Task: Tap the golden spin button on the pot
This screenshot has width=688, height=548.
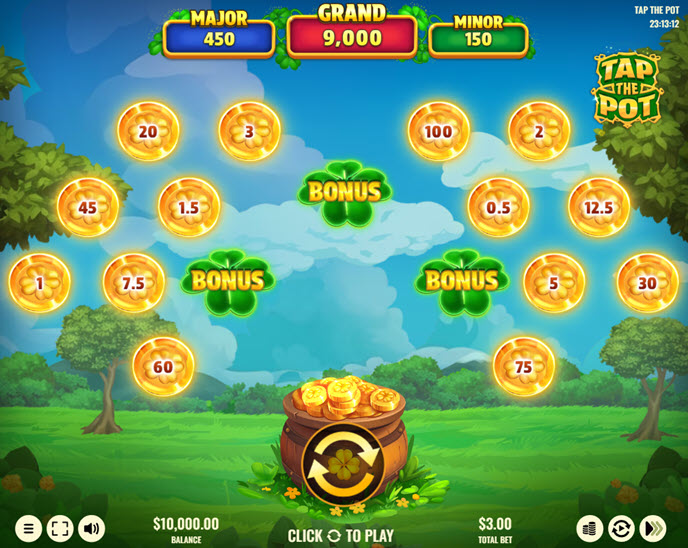Action: point(344,463)
